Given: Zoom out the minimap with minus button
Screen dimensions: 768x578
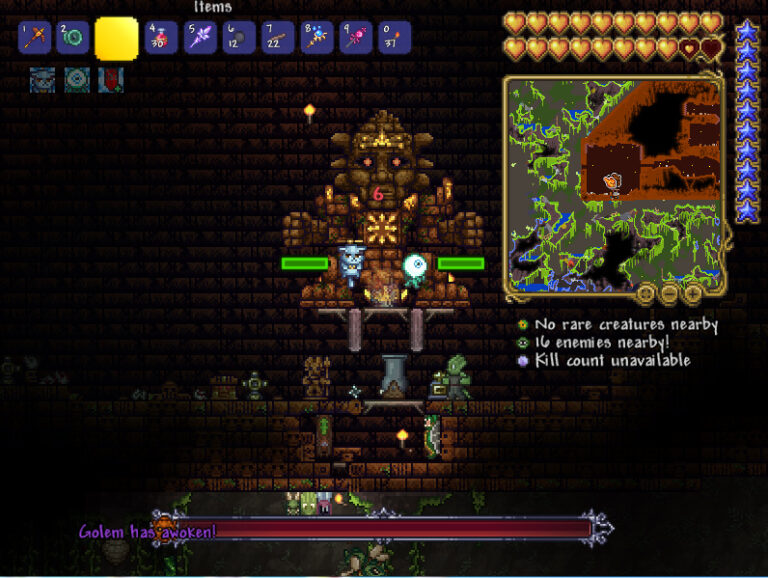Looking at the screenshot, I should click(x=669, y=293).
